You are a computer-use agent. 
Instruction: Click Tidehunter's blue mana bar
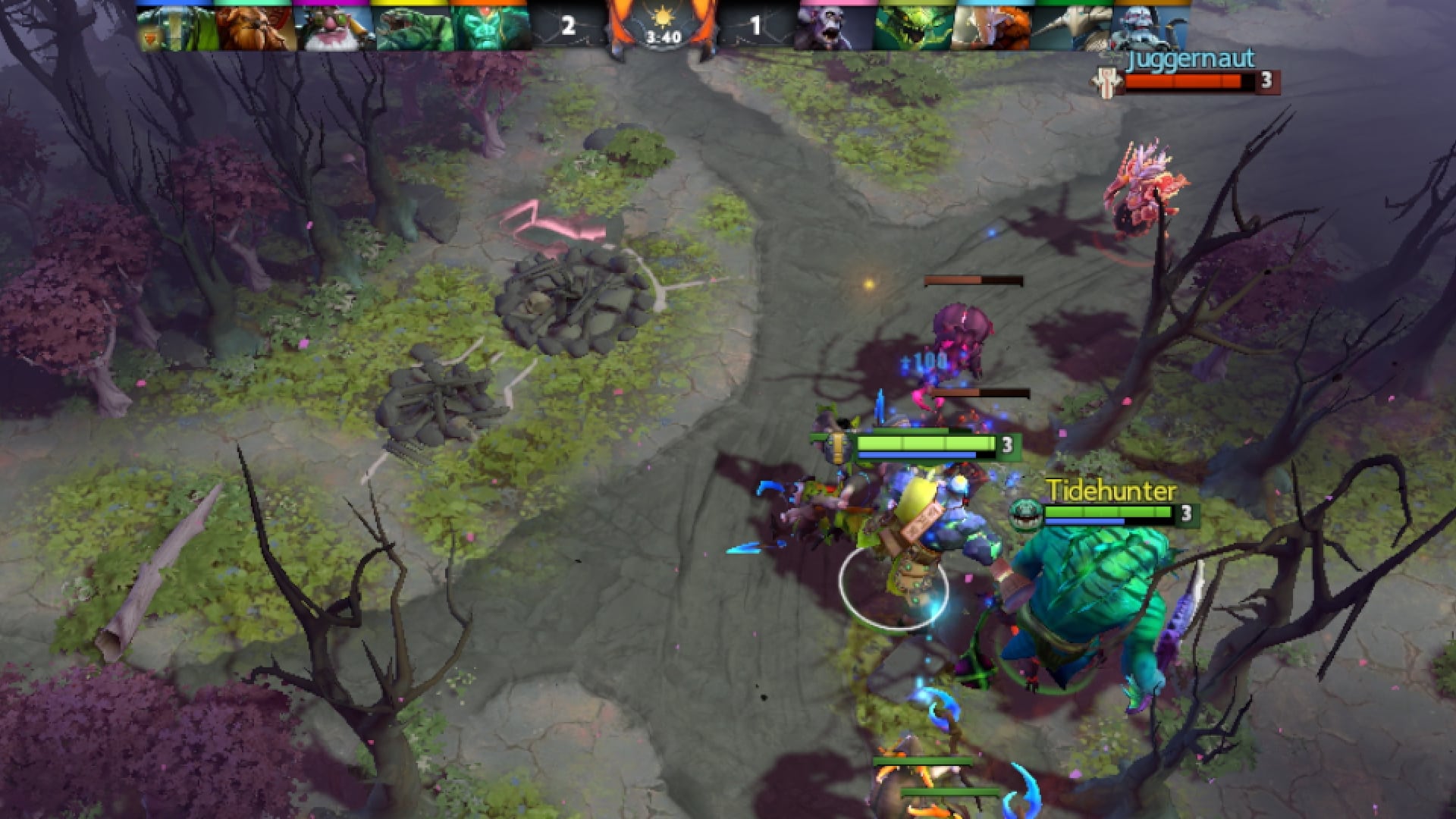(1084, 521)
